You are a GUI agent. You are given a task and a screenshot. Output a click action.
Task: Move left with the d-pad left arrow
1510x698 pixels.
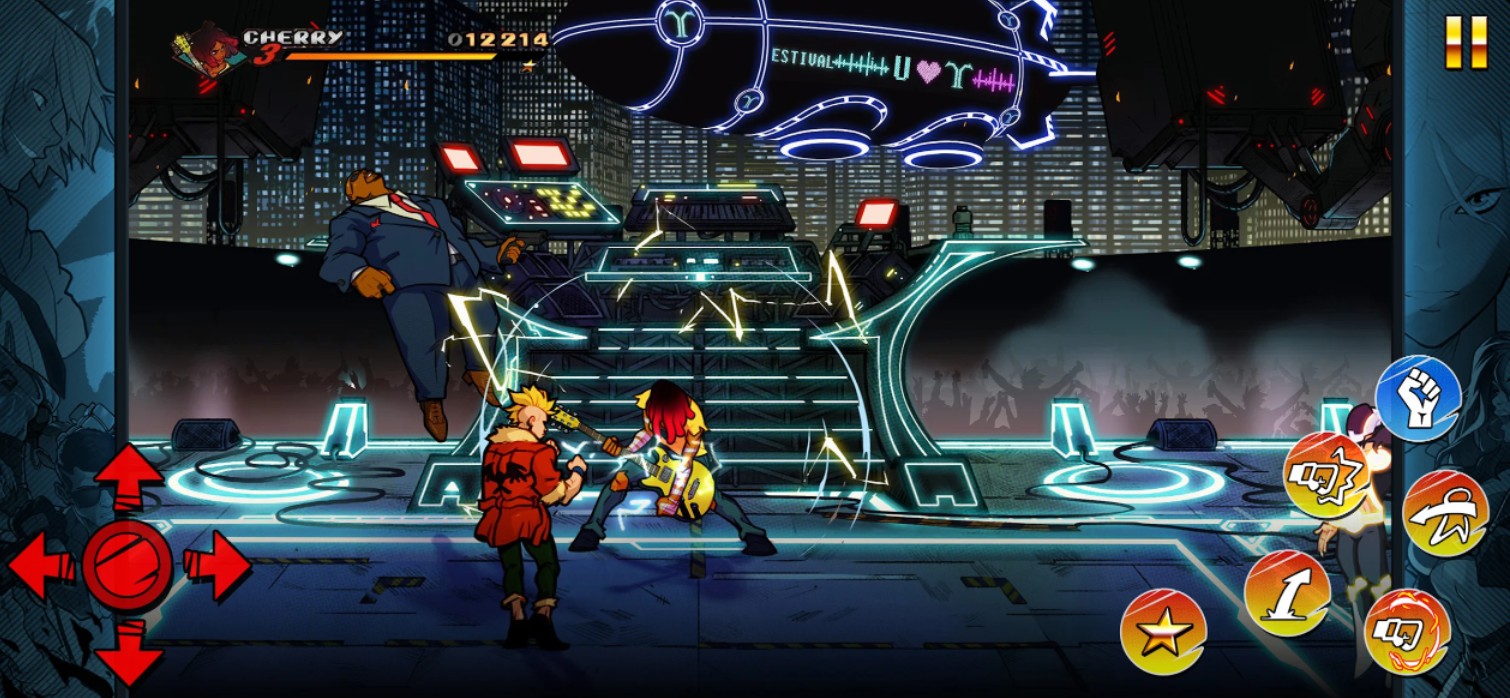tap(42, 565)
